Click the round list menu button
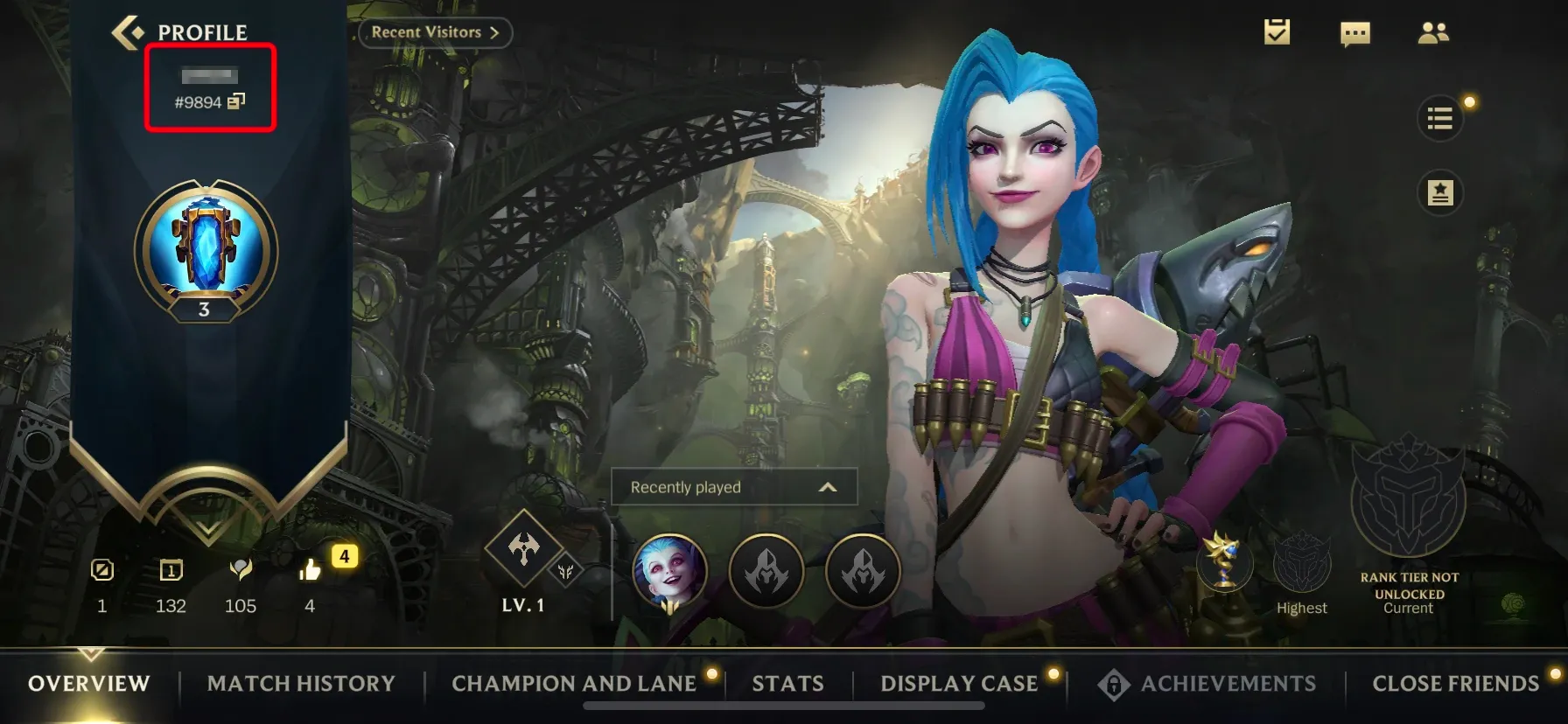The width and height of the screenshot is (1568, 724). pyautogui.click(x=1439, y=118)
